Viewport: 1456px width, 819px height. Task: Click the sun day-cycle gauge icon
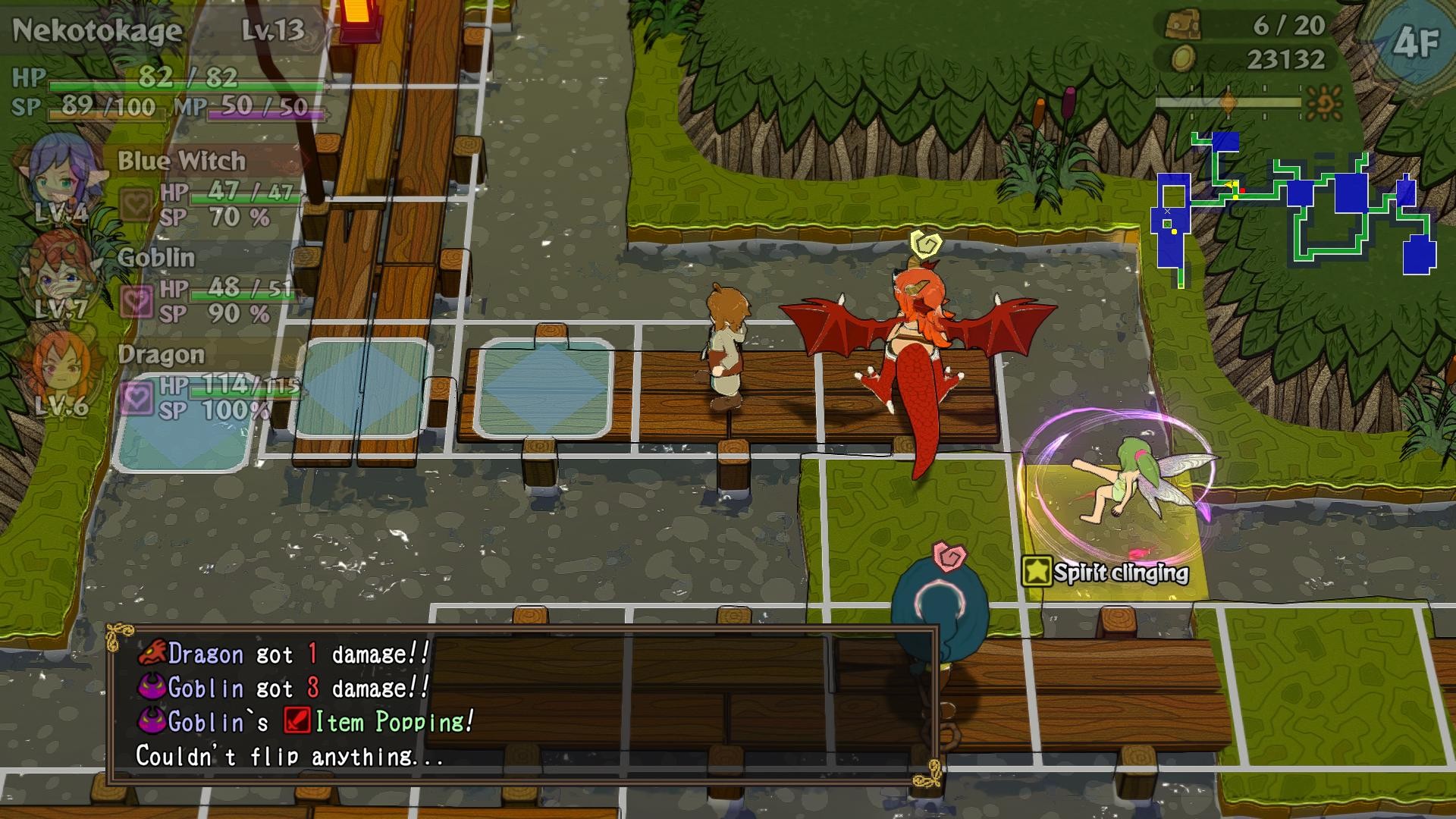(x=1325, y=102)
